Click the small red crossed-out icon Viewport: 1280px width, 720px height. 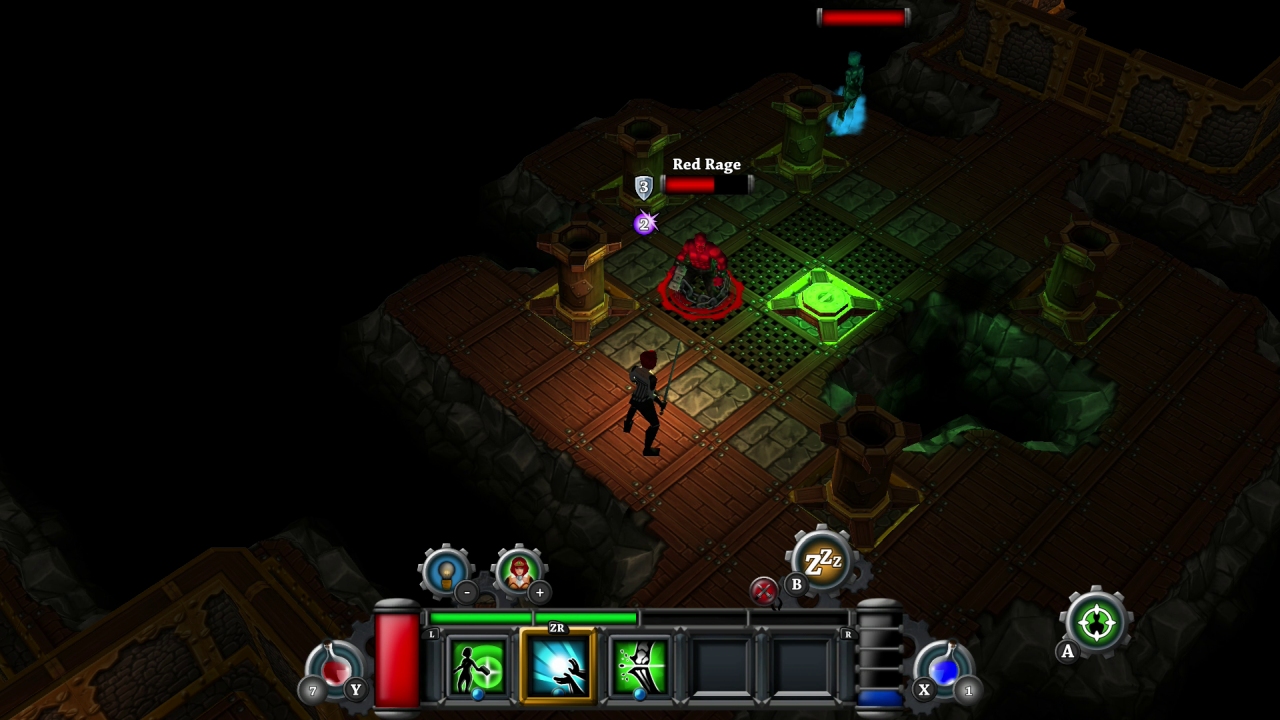point(764,591)
